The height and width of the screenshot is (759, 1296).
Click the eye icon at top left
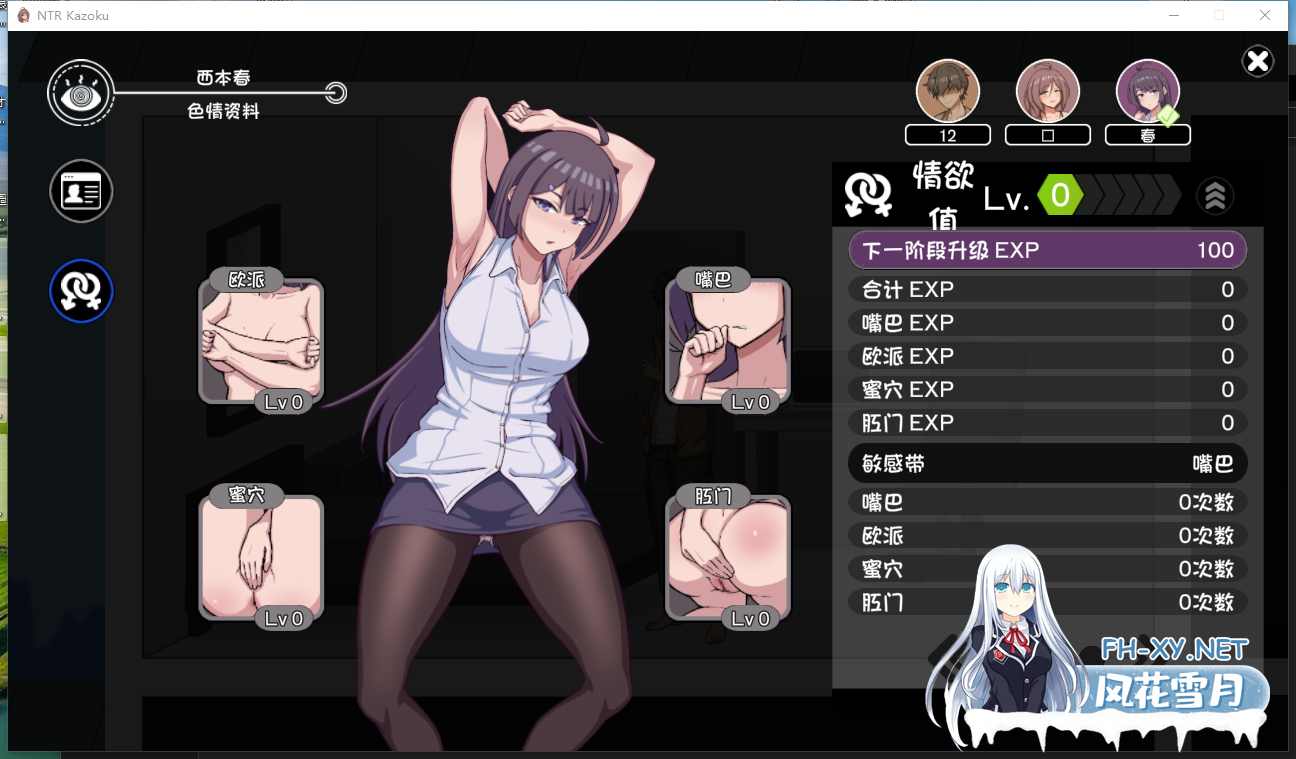(x=79, y=94)
